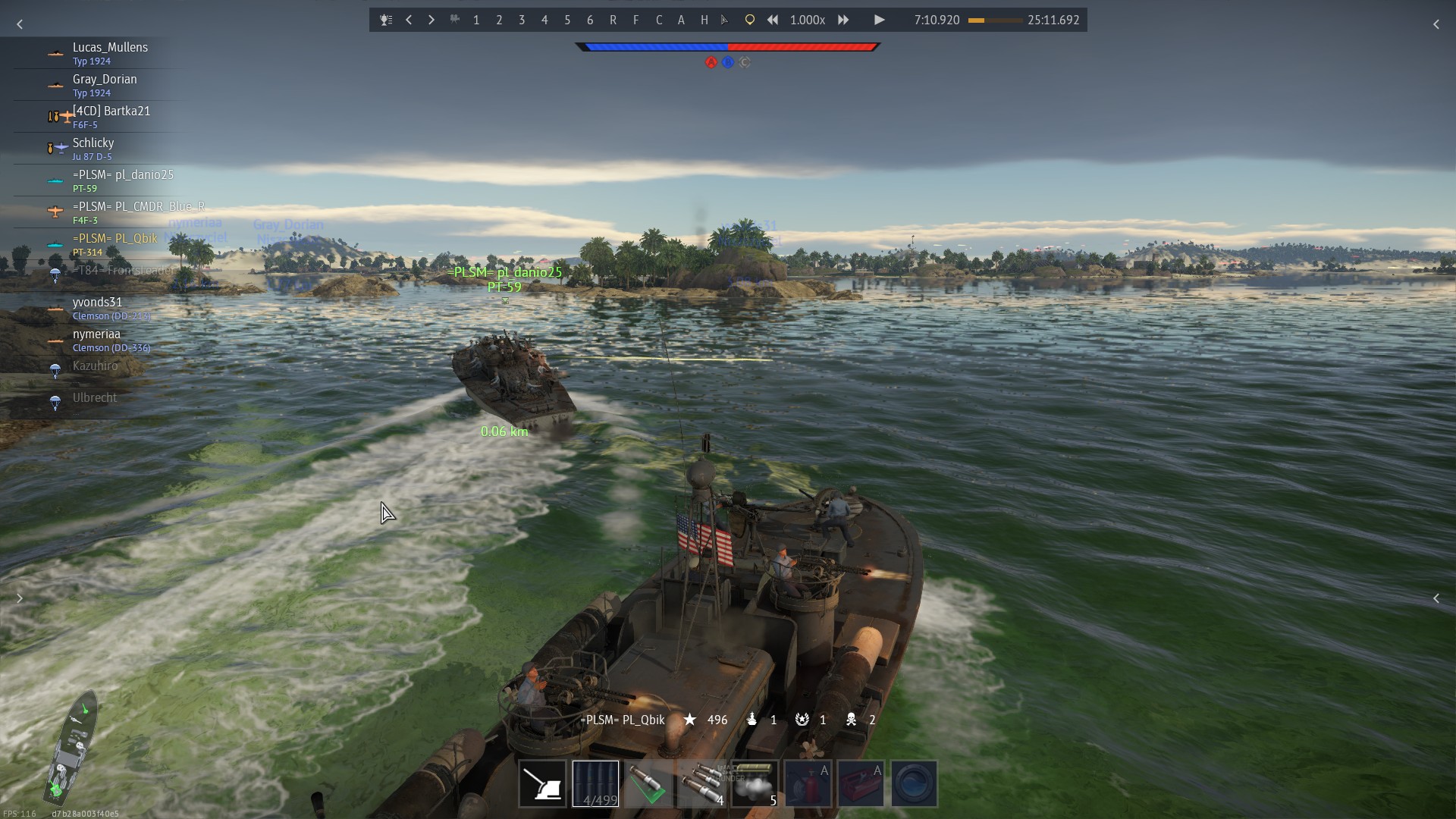Select camera preset 6 in replay toolbar
Screen dimensions: 1456x819
coord(590,20)
